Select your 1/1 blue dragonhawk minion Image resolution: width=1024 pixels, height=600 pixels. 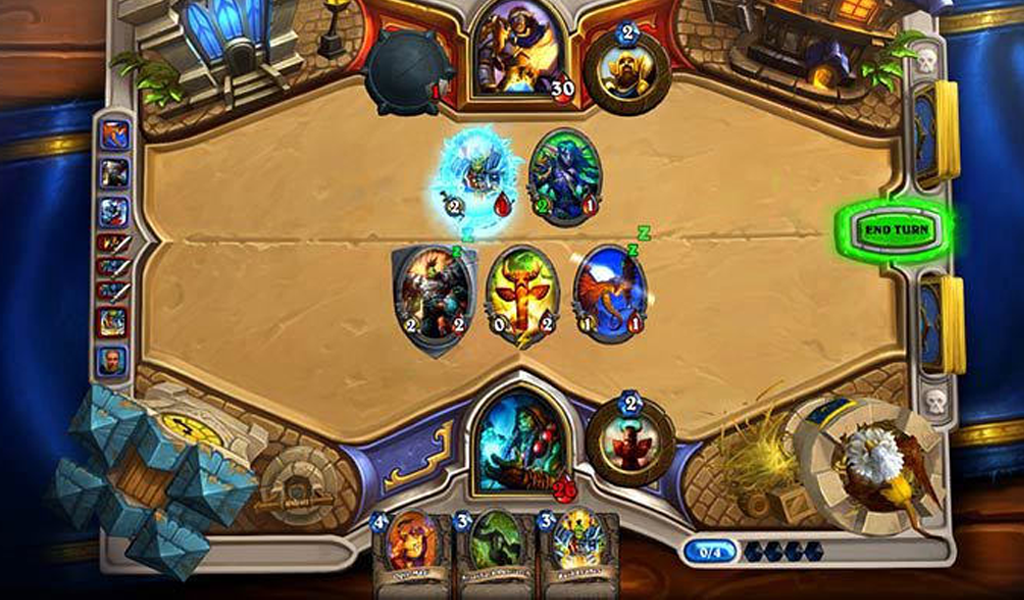609,293
